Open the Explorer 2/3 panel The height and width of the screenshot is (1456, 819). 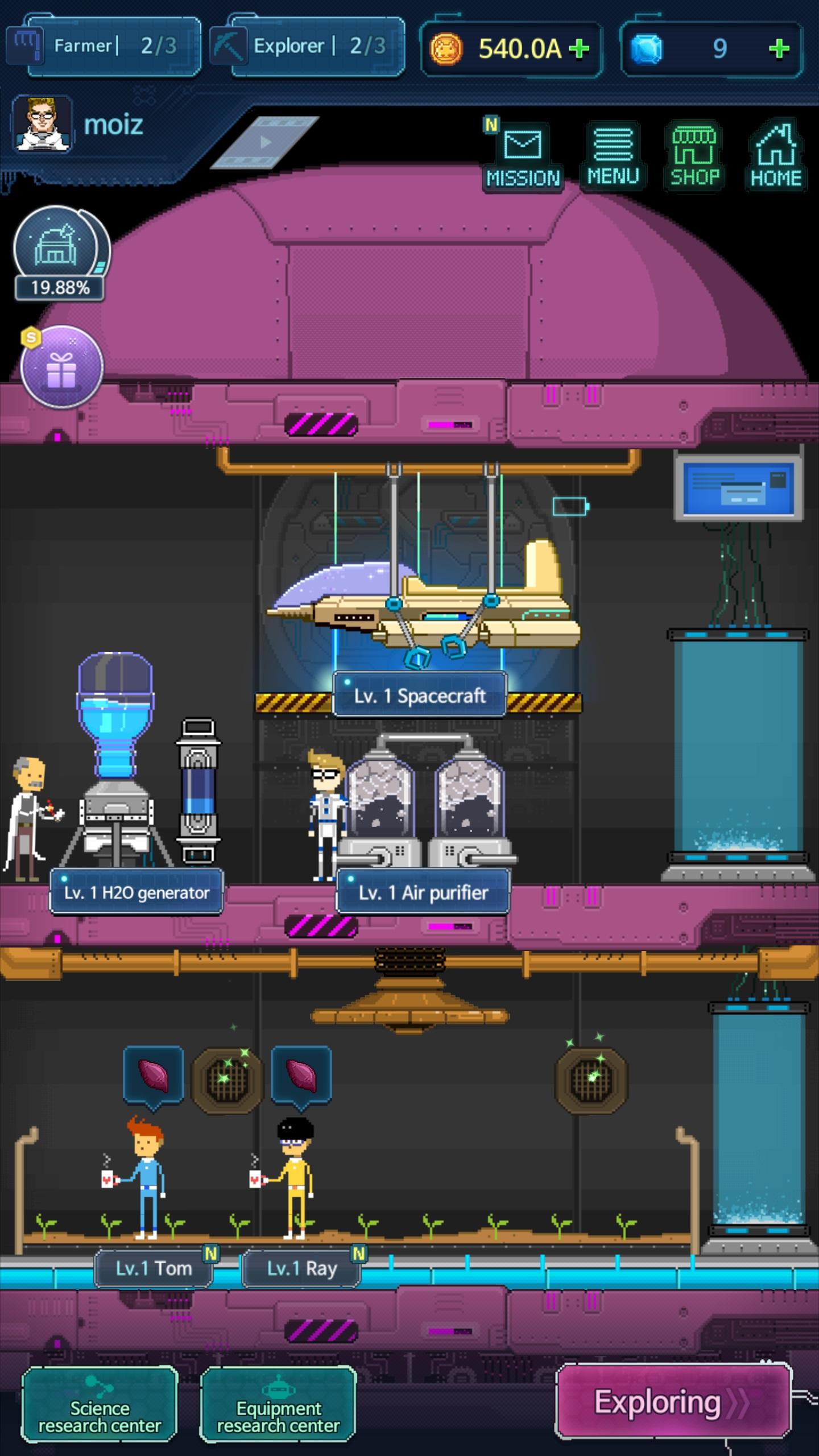click(x=308, y=46)
